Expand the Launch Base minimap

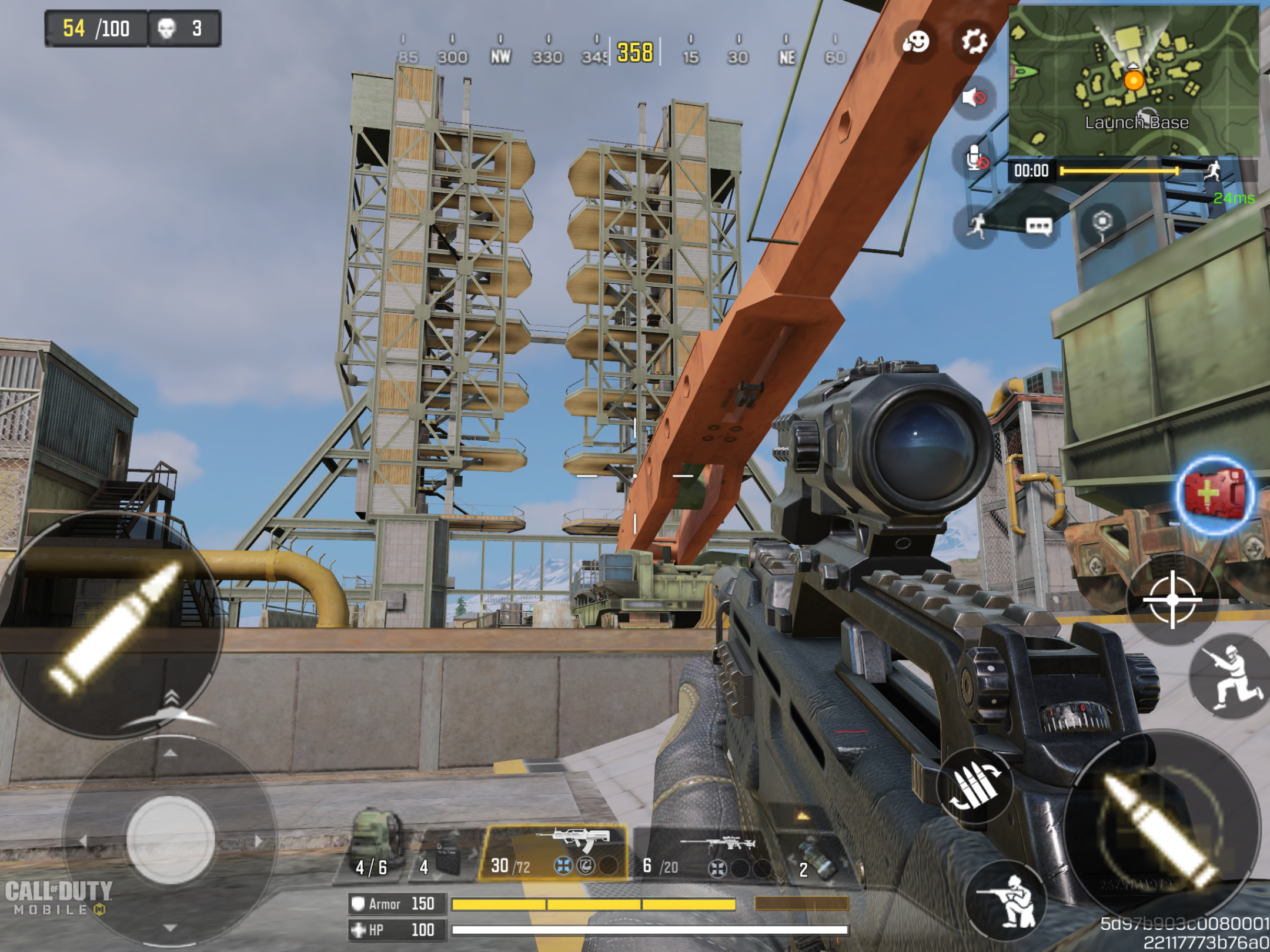point(1133,81)
